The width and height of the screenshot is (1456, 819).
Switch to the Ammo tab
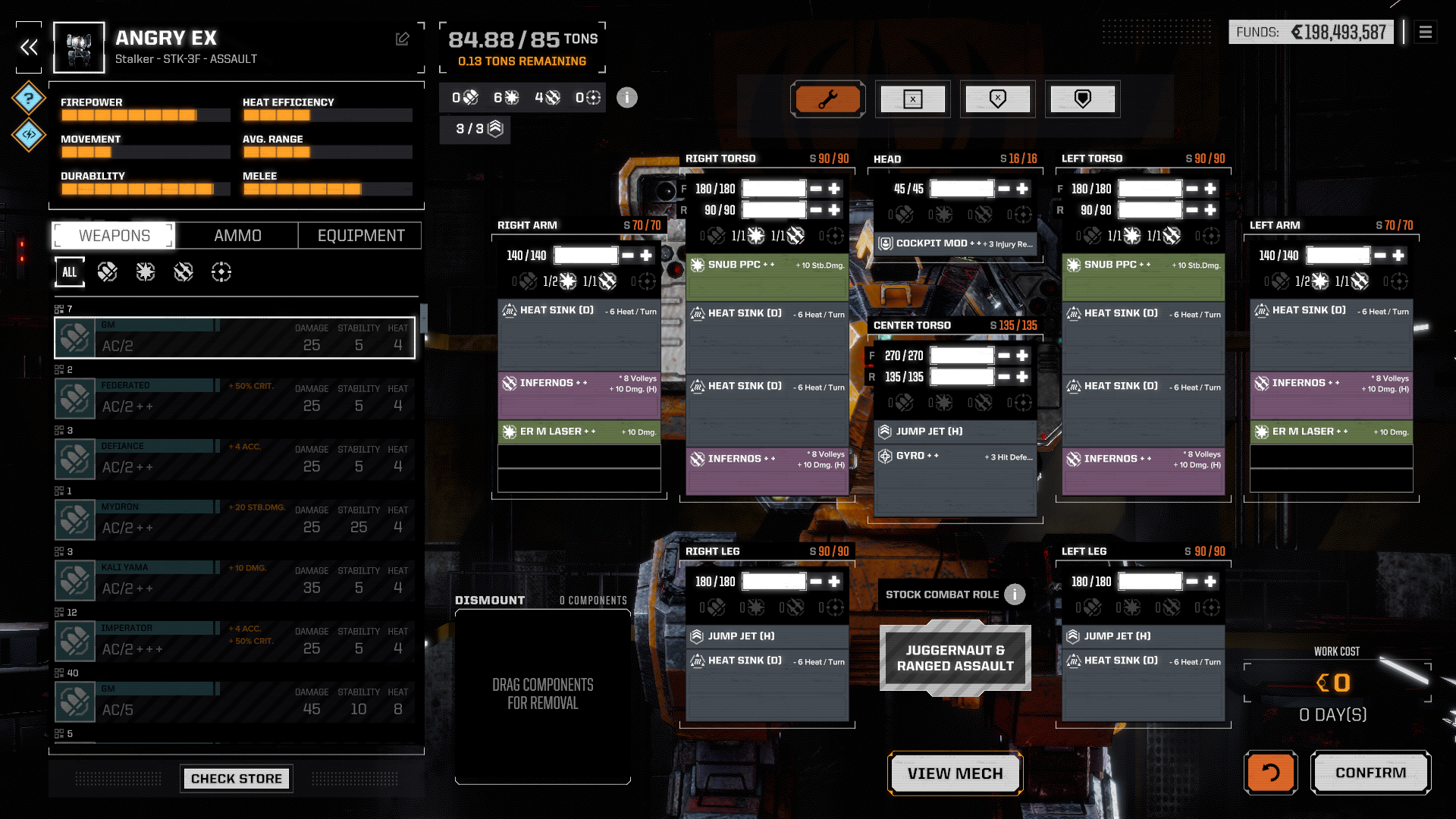click(237, 236)
